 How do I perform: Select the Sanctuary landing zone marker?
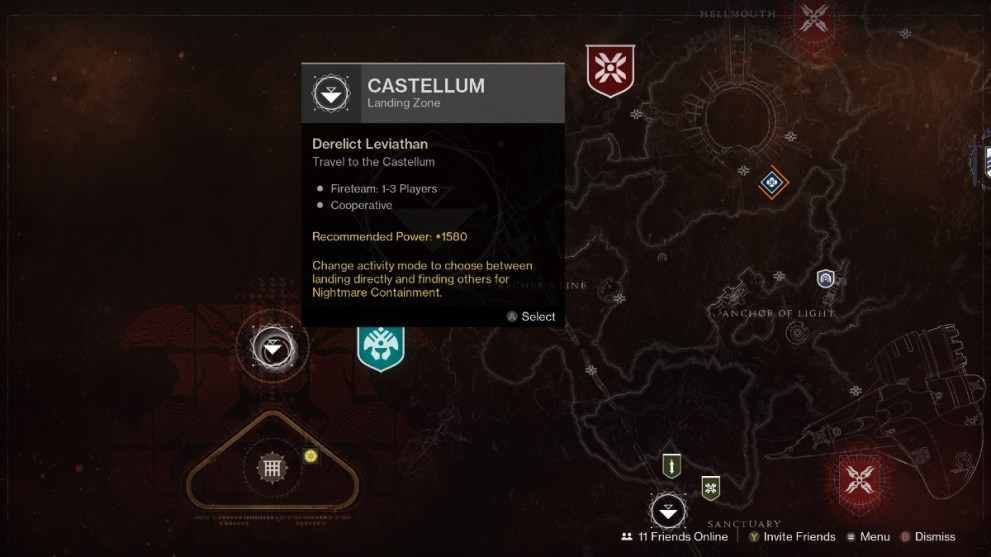(668, 512)
